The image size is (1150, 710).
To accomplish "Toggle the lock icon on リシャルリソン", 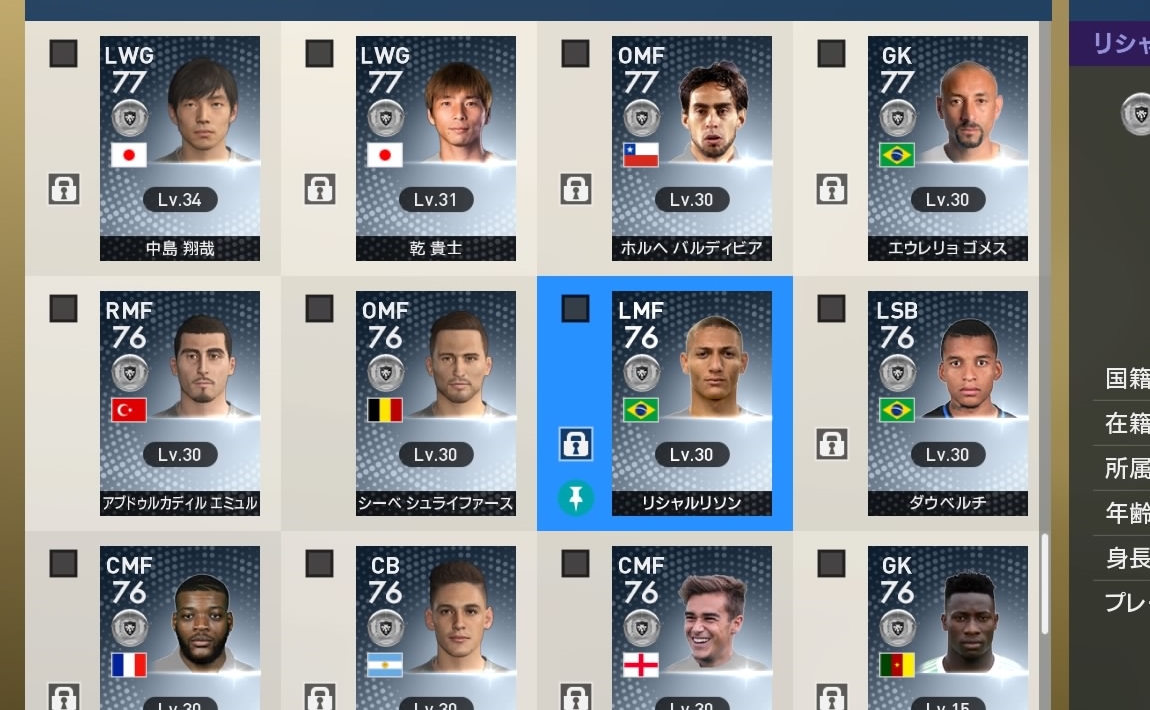I will 575,443.
